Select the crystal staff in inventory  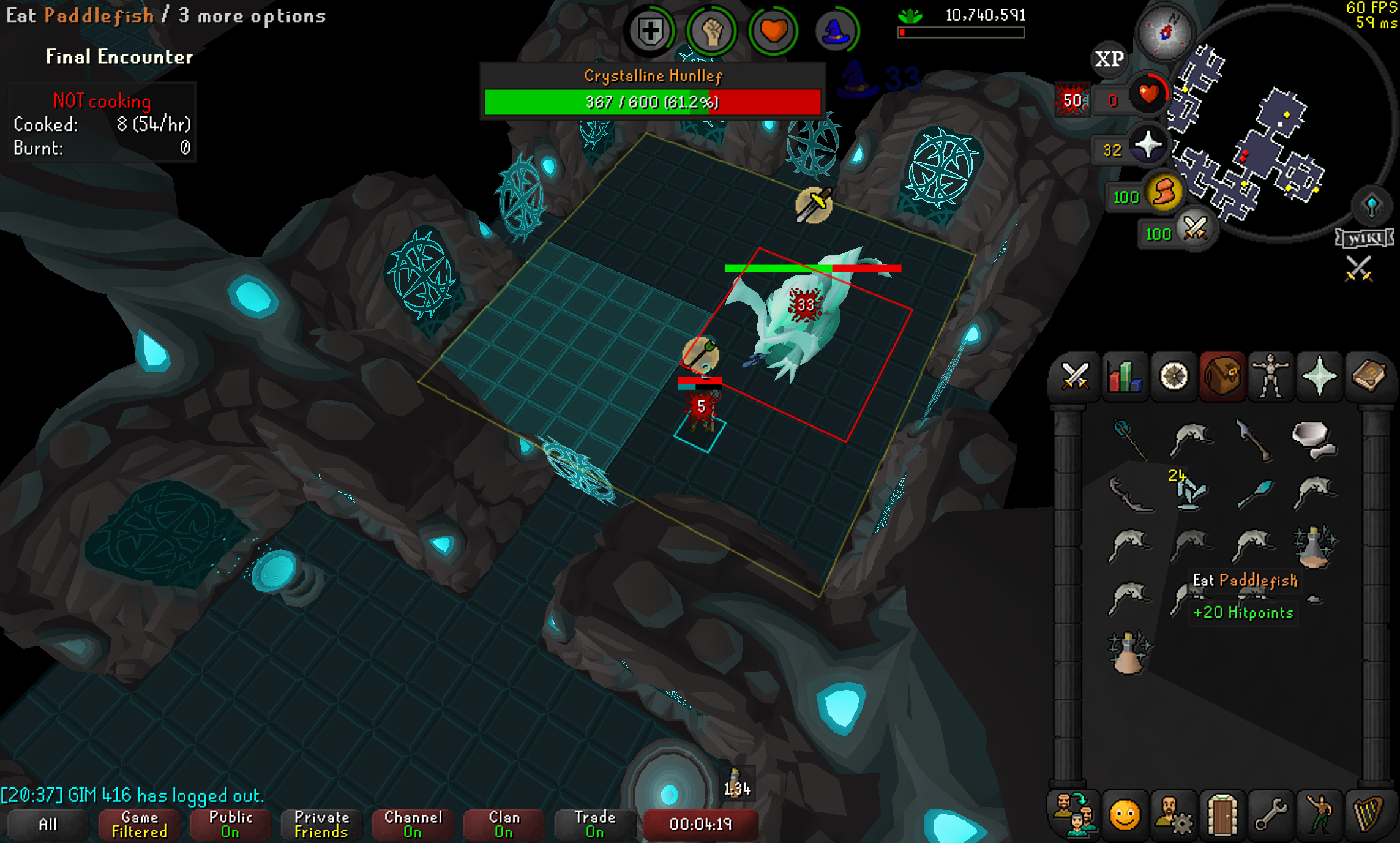coord(1129,439)
